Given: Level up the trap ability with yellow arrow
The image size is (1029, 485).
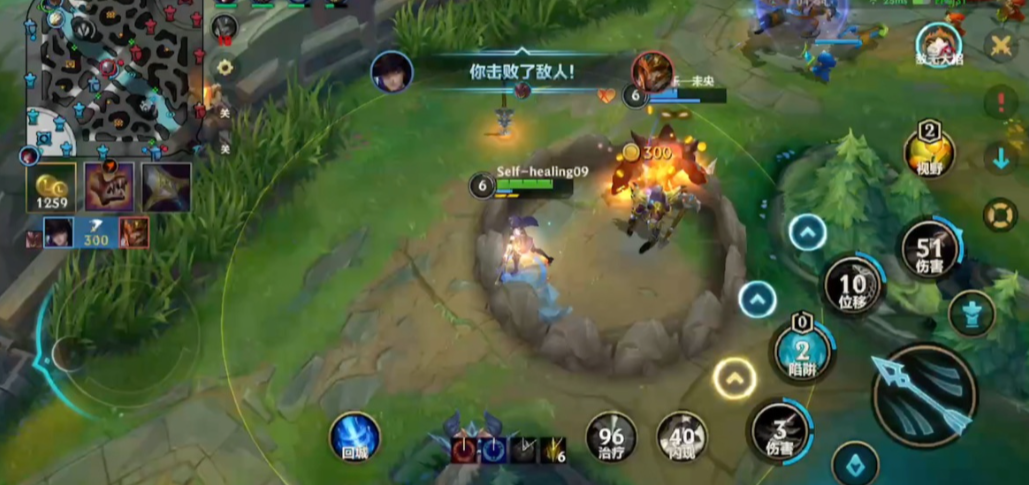Looking at the screenshot, I should (735, 379).
